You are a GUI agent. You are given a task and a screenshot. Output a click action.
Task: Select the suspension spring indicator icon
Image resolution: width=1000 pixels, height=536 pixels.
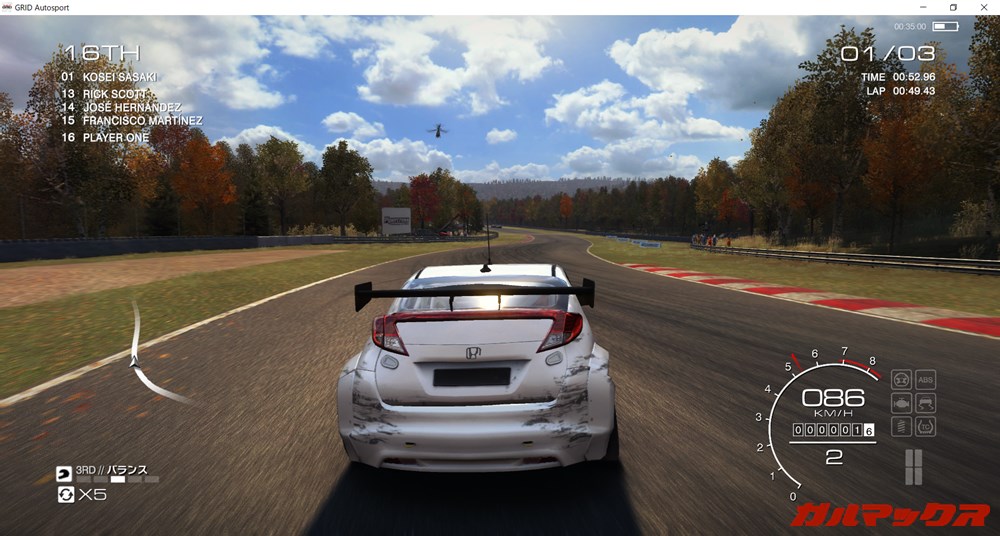tap(900, 427)
